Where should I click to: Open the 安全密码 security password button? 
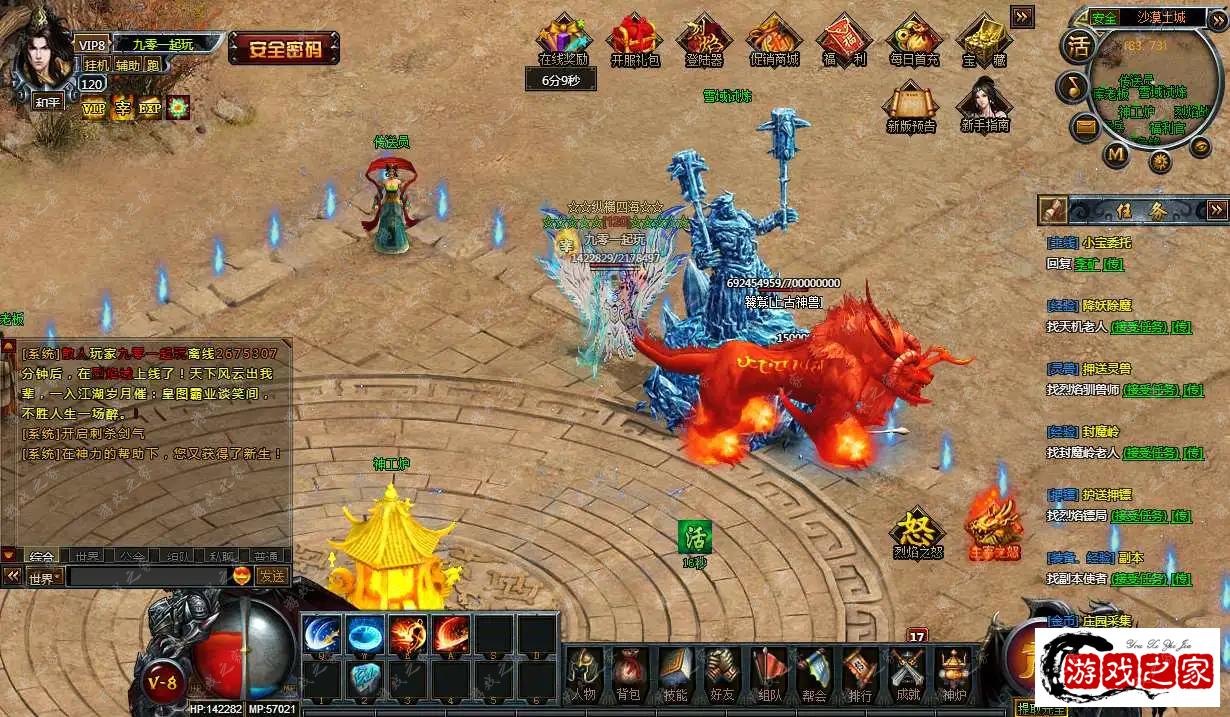coord(284,47)
